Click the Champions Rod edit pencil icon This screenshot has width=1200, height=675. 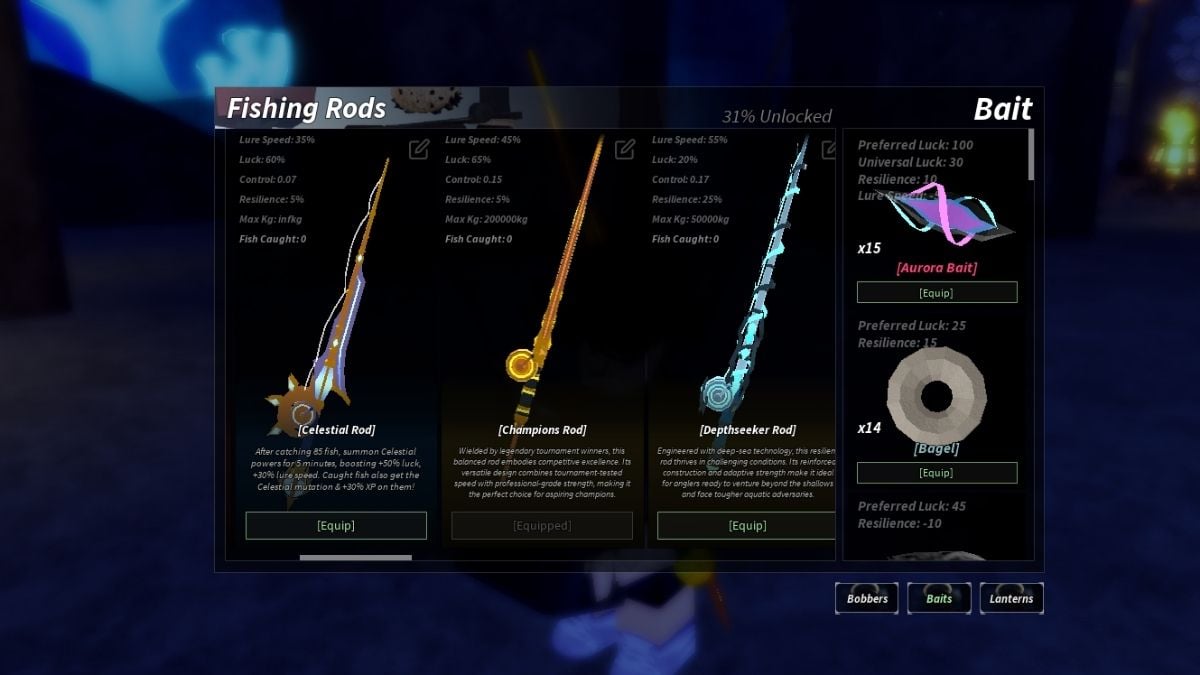pos(625,149)
